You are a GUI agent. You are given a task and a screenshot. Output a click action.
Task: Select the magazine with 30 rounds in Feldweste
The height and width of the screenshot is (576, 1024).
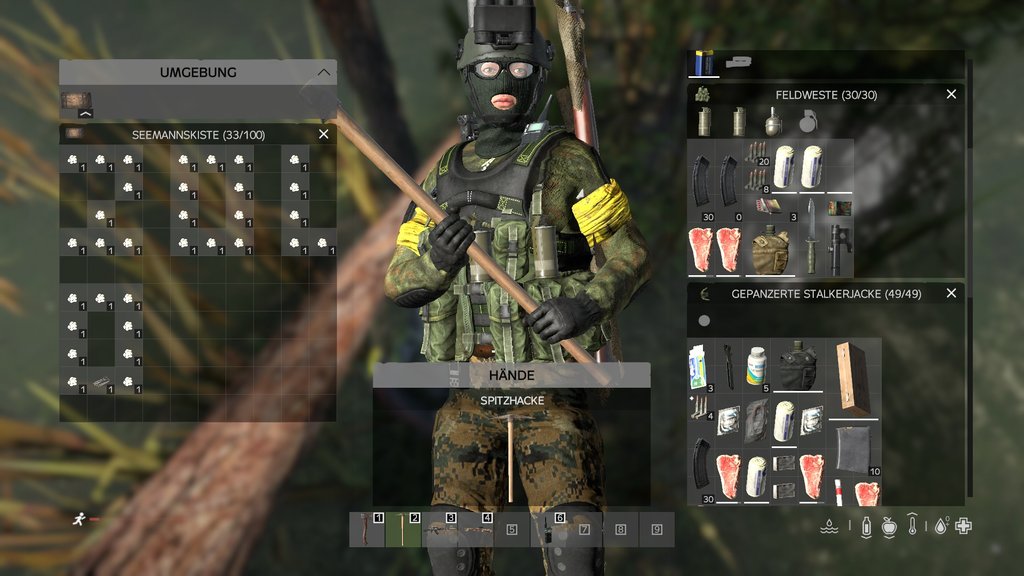pyautogui.click(x=701, y=180)
